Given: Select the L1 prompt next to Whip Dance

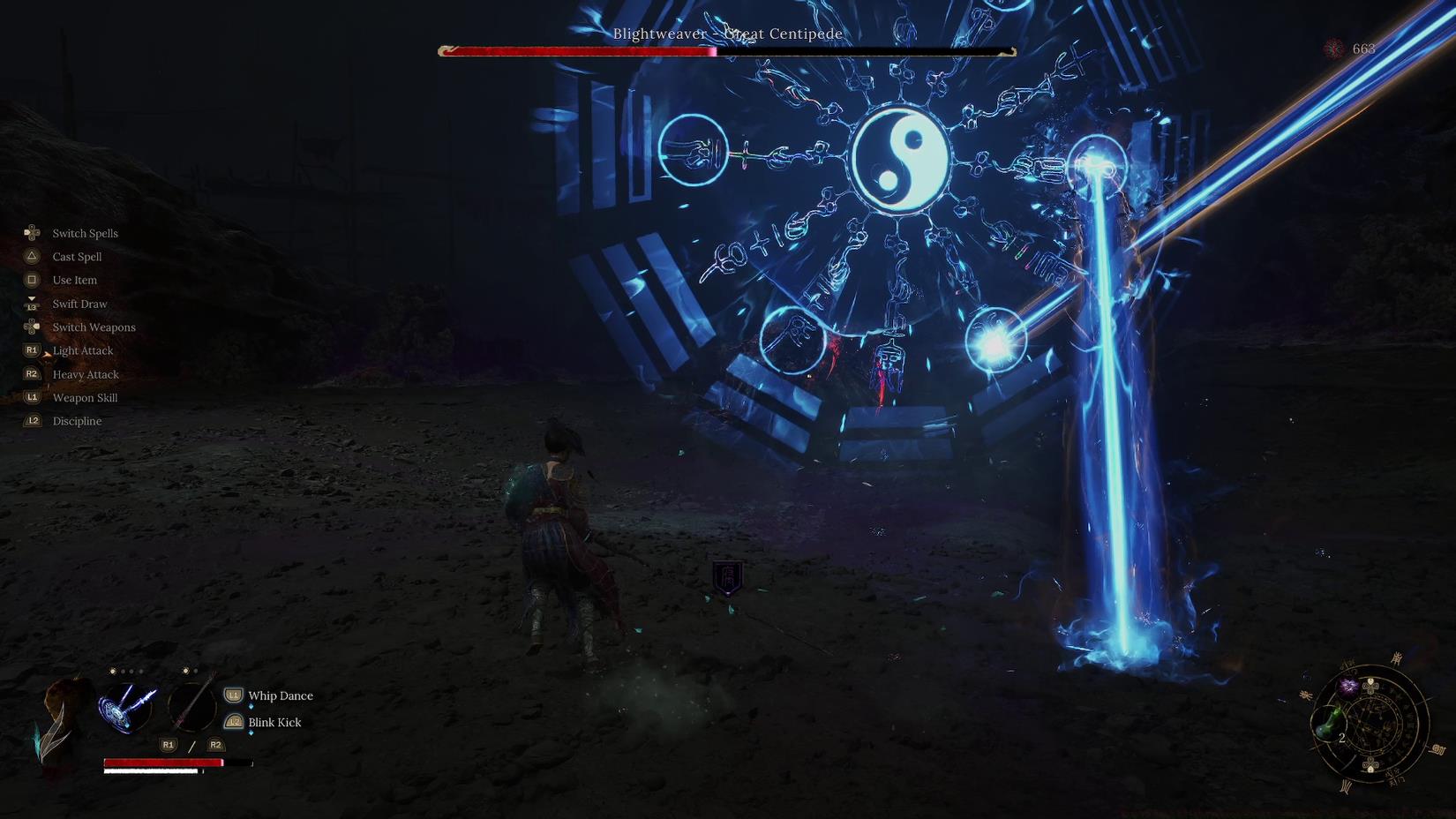Looking at the screenshot, I should coord(233,695).
